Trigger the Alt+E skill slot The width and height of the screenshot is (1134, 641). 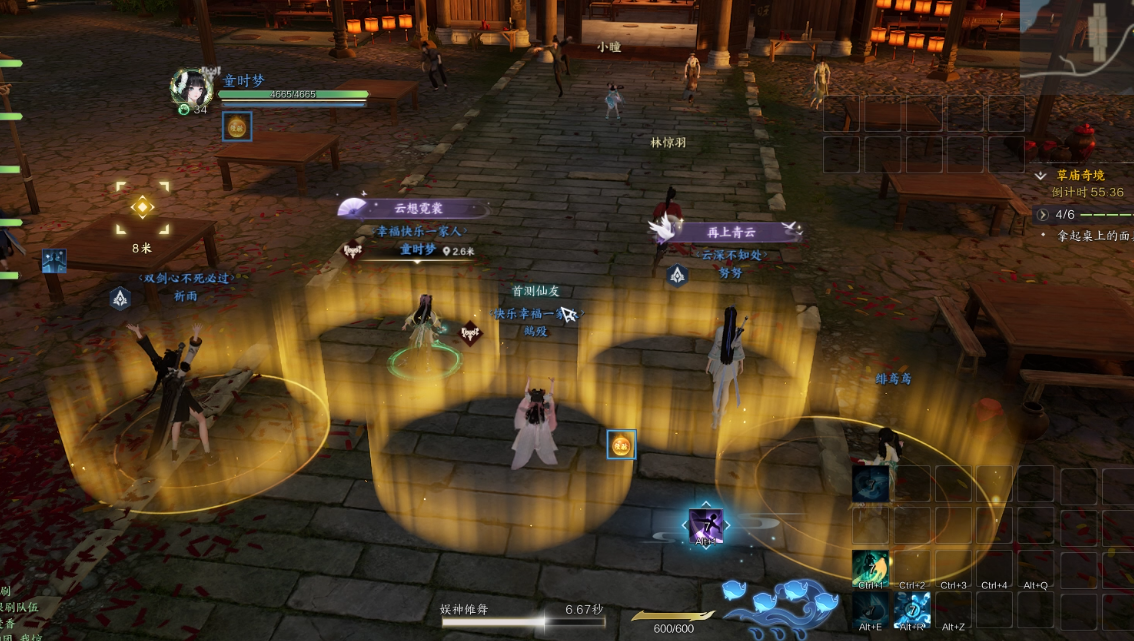(870, 609)
